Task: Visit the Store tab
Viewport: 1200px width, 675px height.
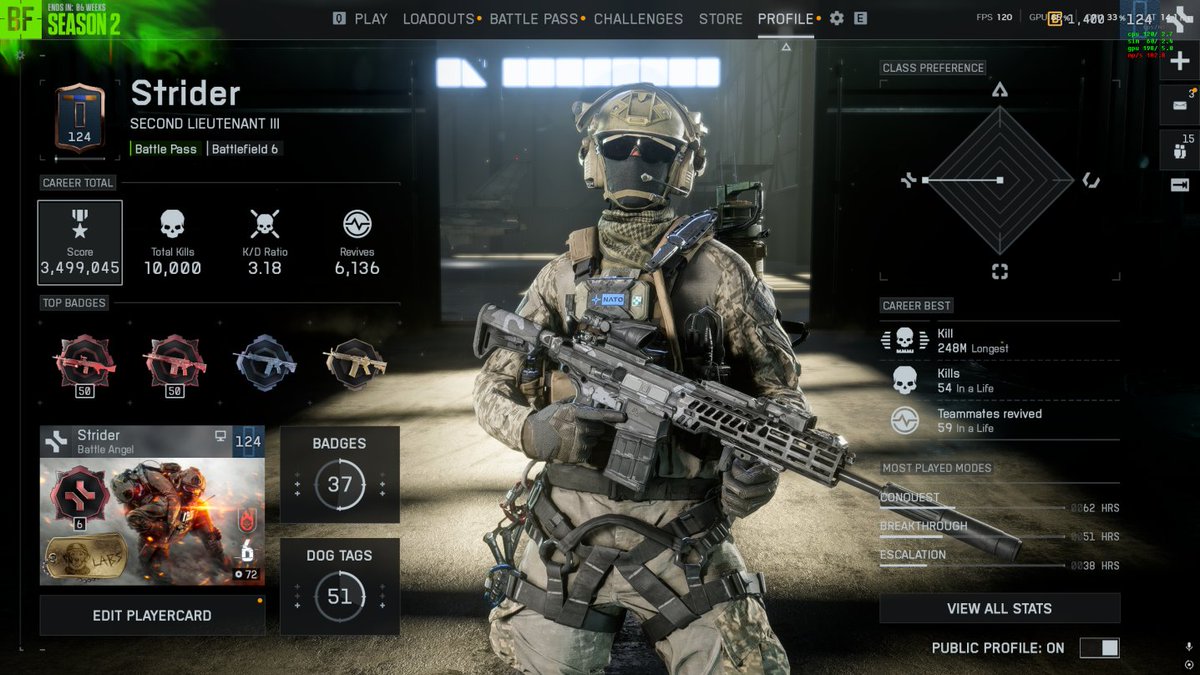Action: 720,19
